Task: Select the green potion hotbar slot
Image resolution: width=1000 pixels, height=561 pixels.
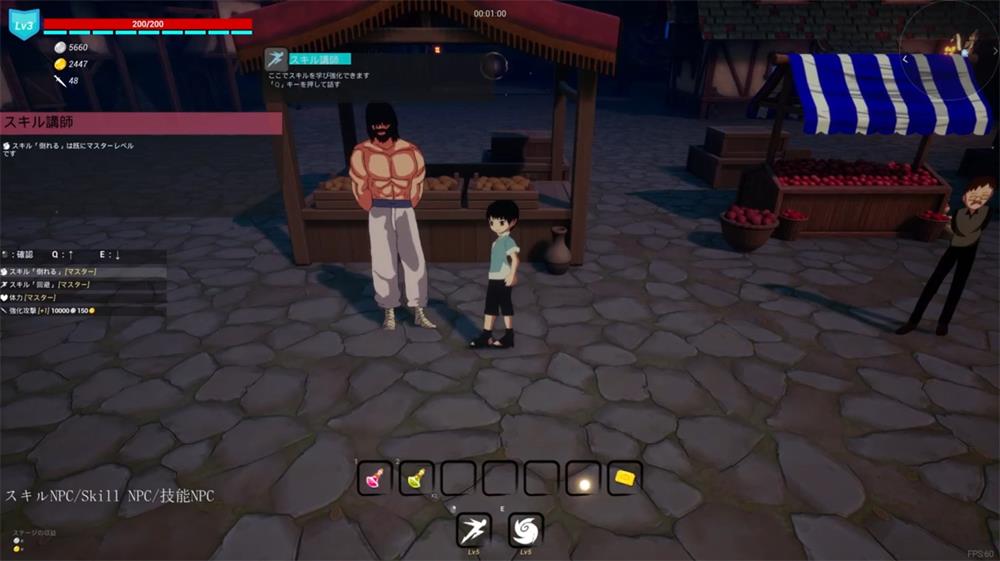Action: (416, 480)
